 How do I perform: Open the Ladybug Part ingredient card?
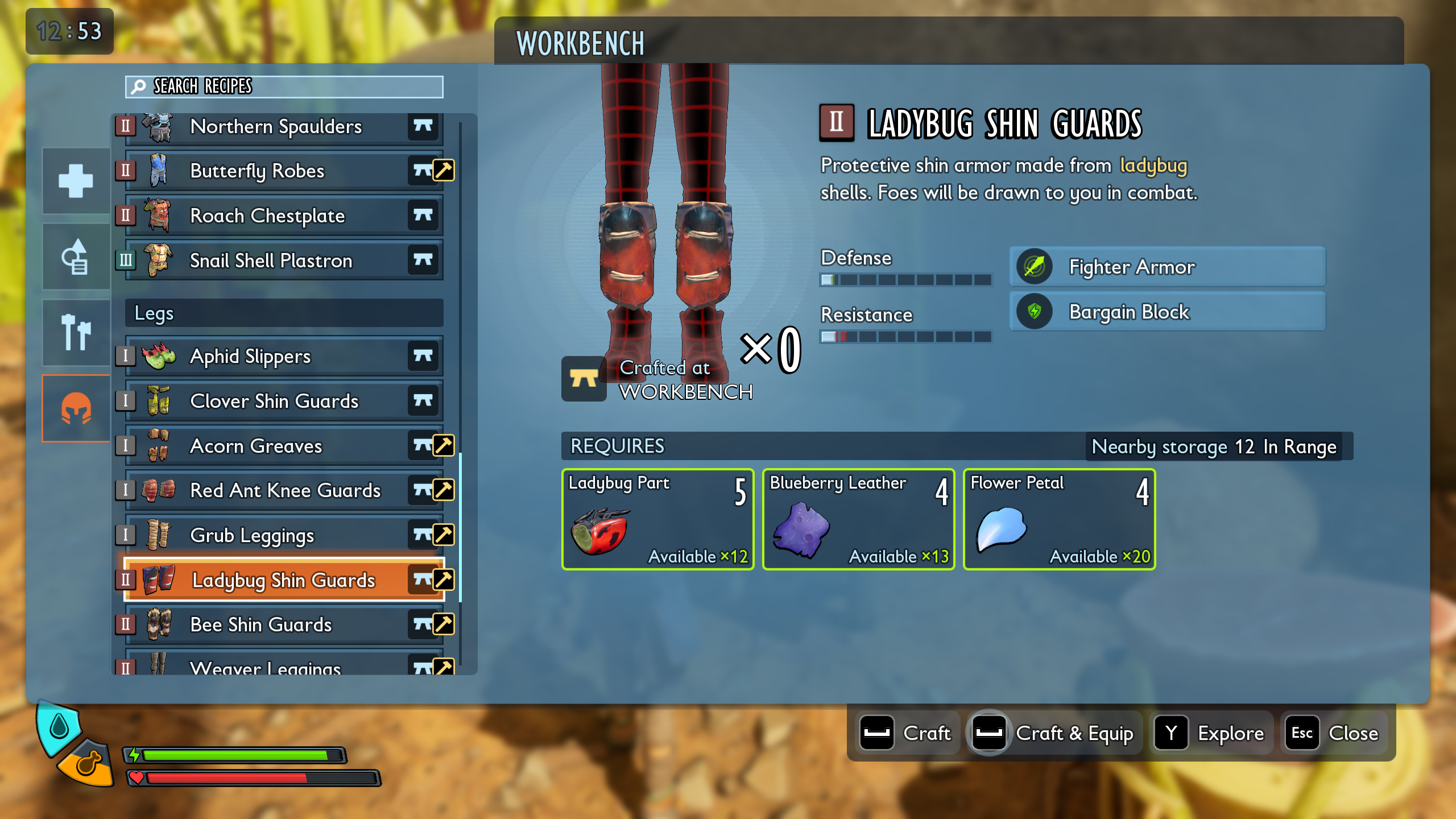pos(657,519)
